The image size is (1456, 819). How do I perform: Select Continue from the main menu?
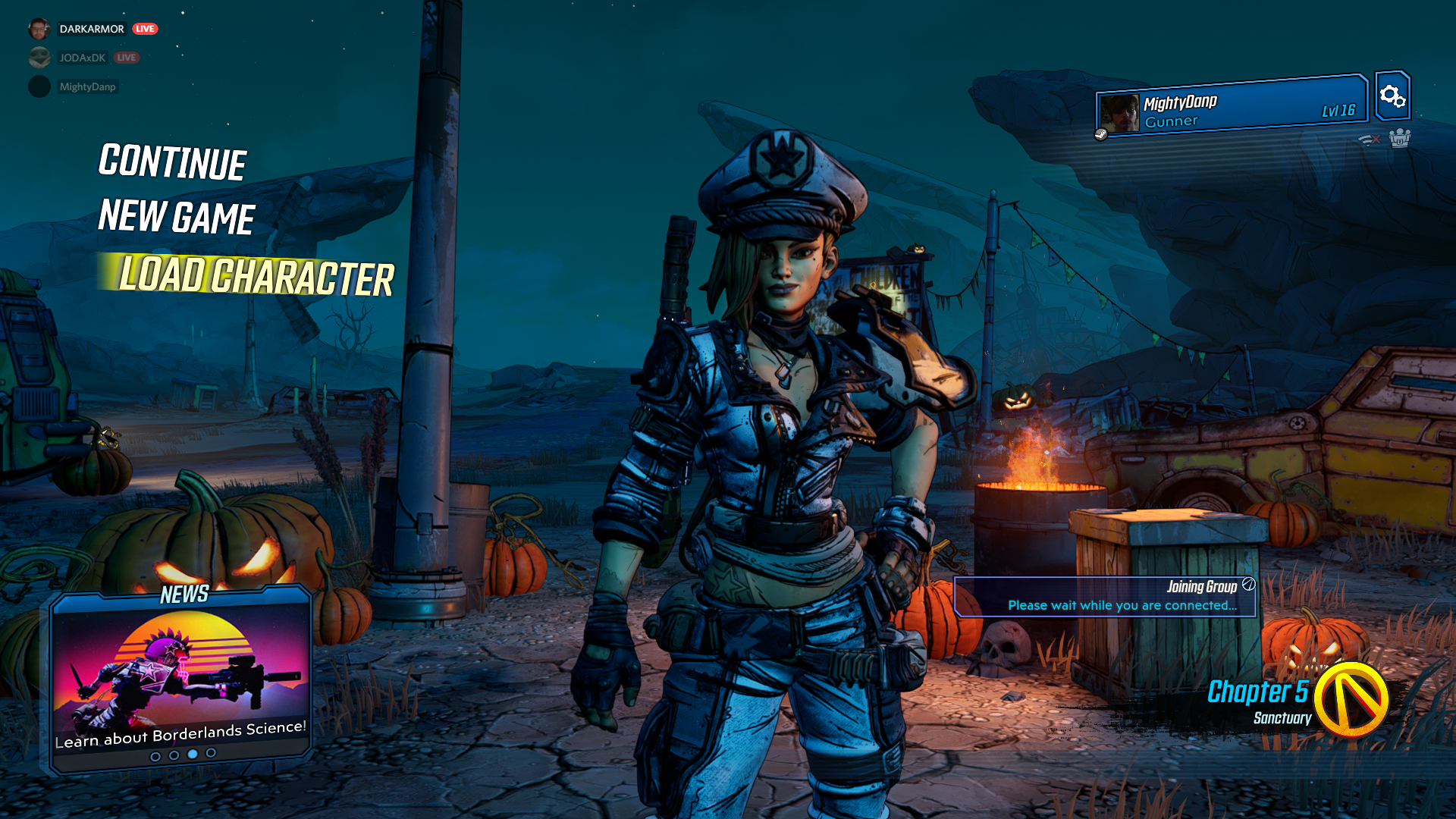click(x=172, y=162)
